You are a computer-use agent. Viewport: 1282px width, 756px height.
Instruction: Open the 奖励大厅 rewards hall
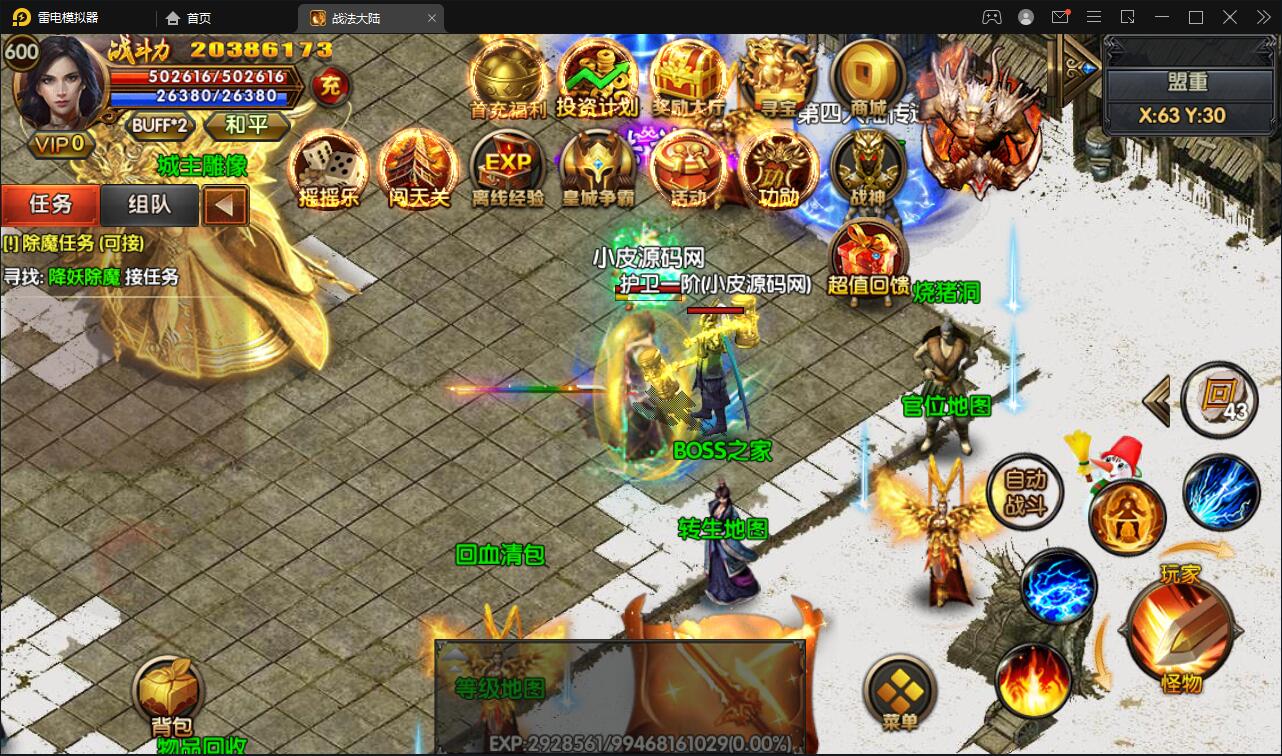688,78
